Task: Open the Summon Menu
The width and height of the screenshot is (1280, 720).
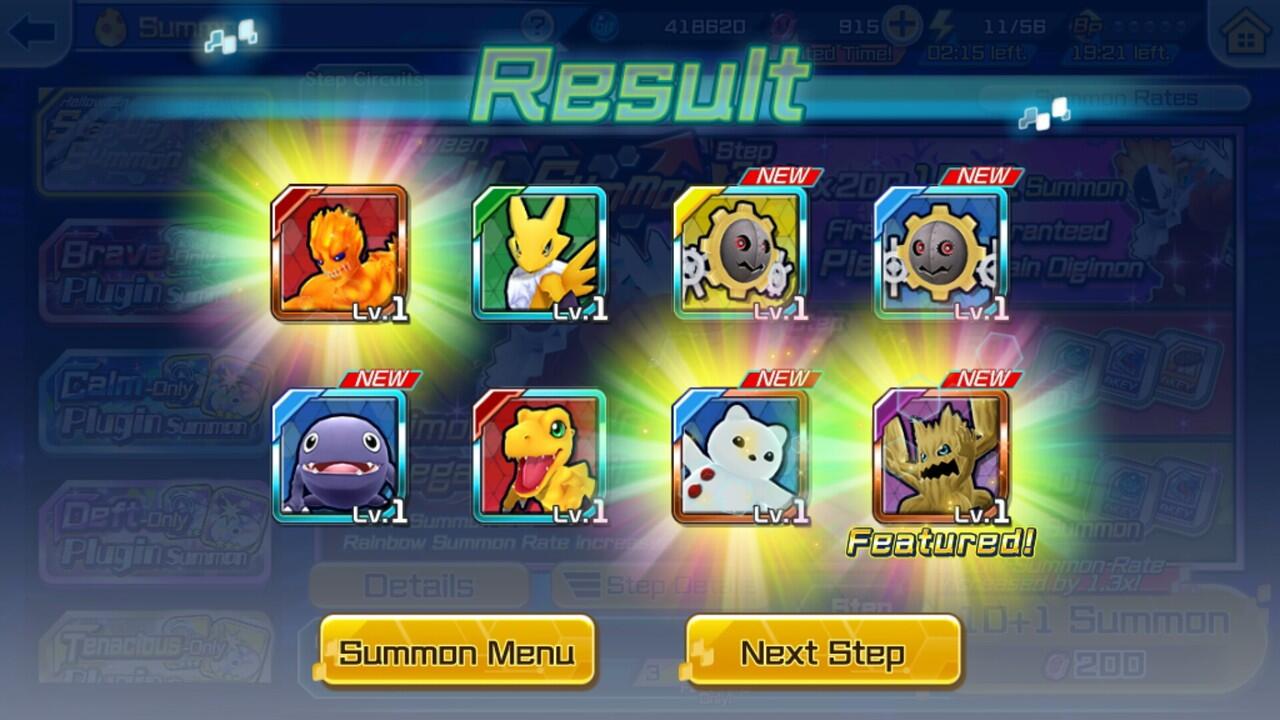Action: tap(457, 653)
